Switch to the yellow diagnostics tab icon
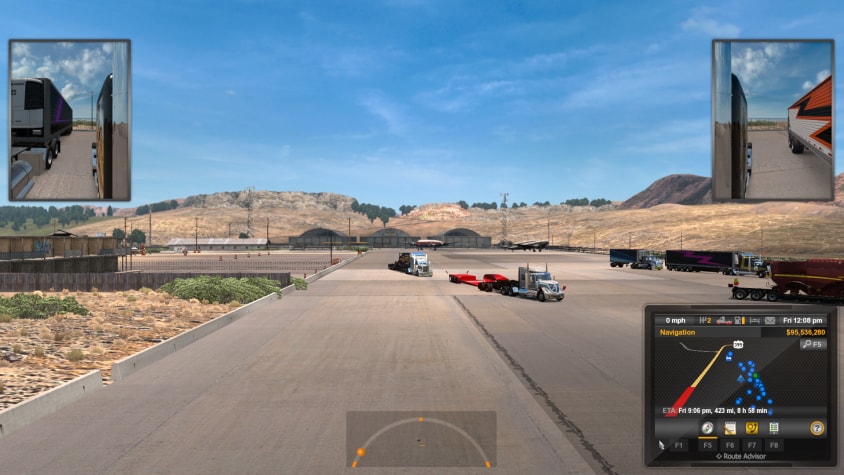Screen dimensions: 844x475 751,427
